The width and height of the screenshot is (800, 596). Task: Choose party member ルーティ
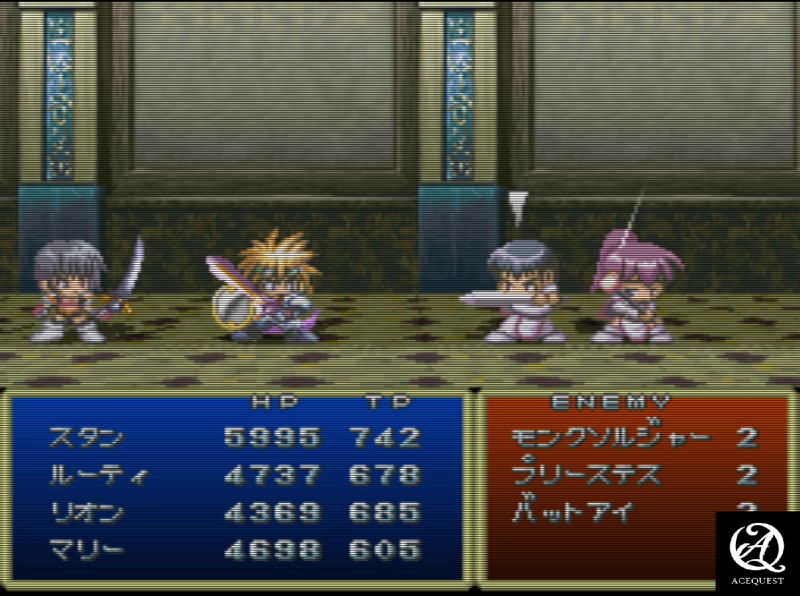click(x=97, y=474)
